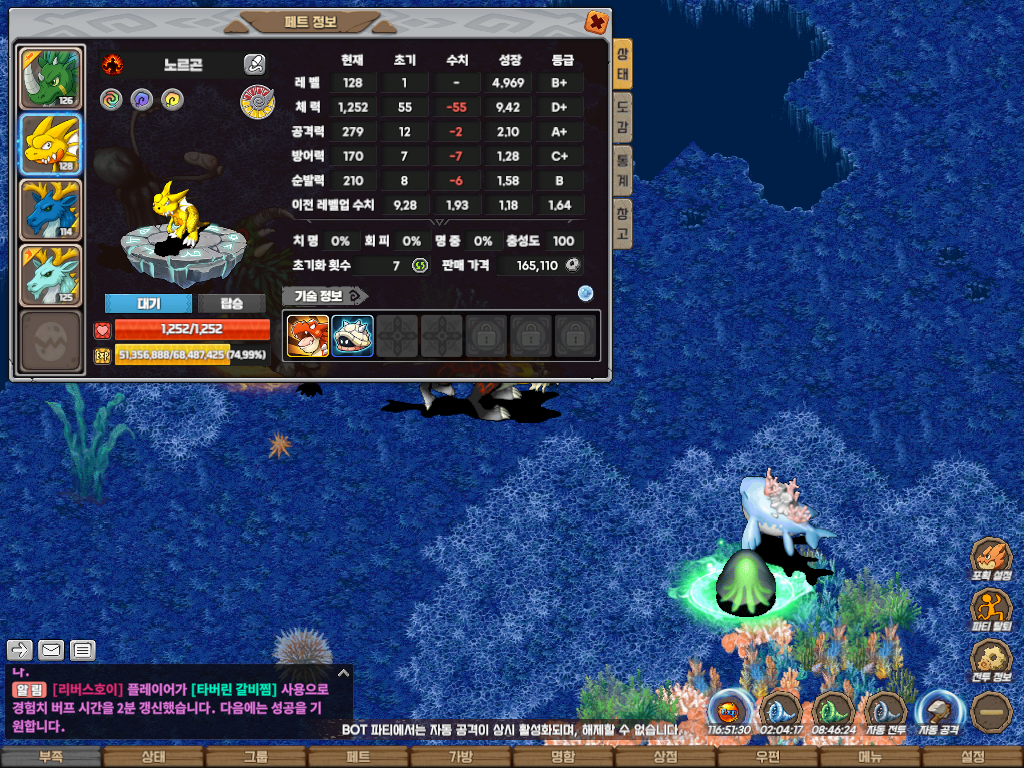Toggle the 자동 공격 auto attack
This screenshot has width=1024, height=768.
937,712
